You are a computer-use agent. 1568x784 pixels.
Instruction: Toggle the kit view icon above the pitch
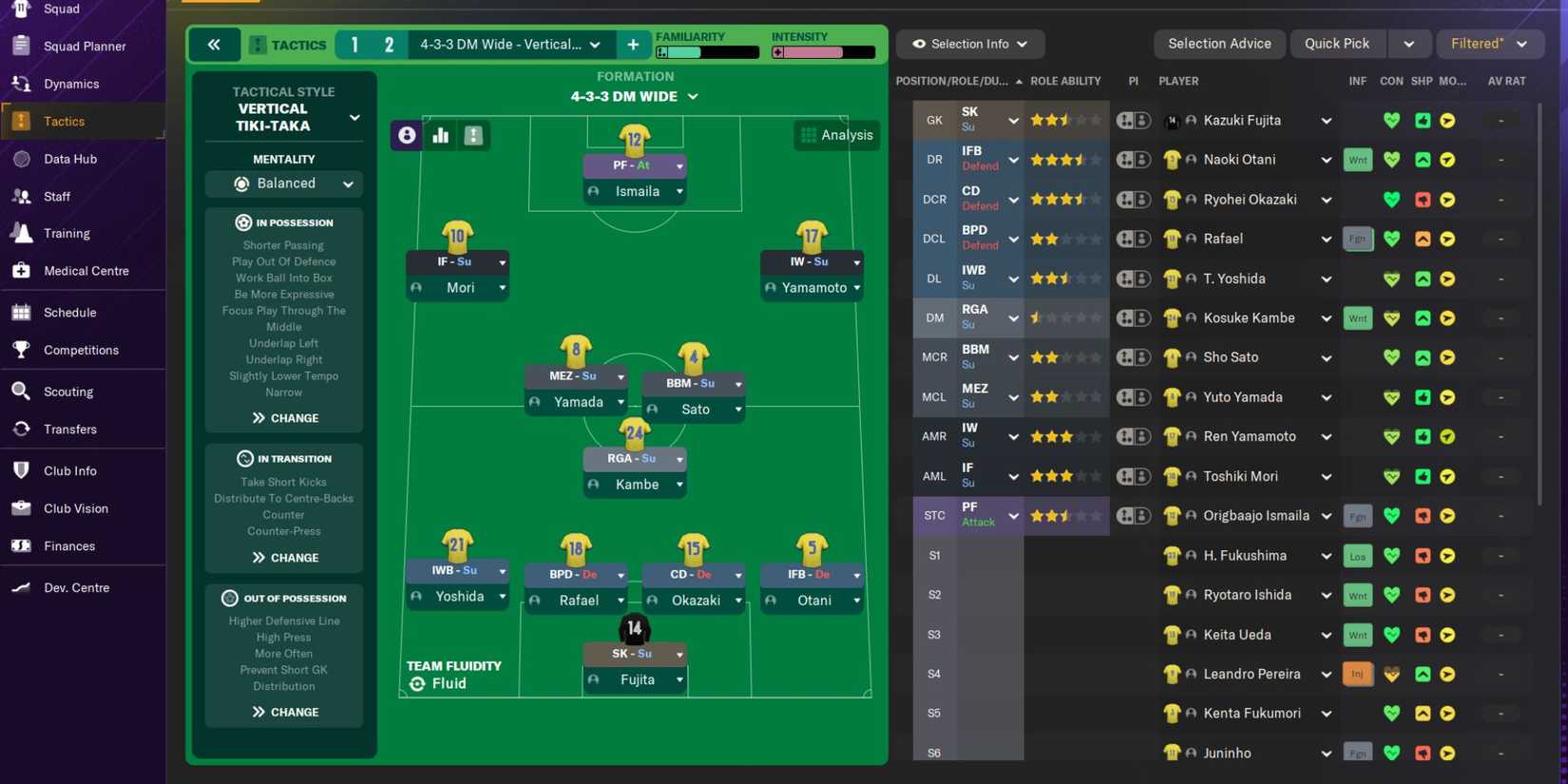(x=473, y=135)
